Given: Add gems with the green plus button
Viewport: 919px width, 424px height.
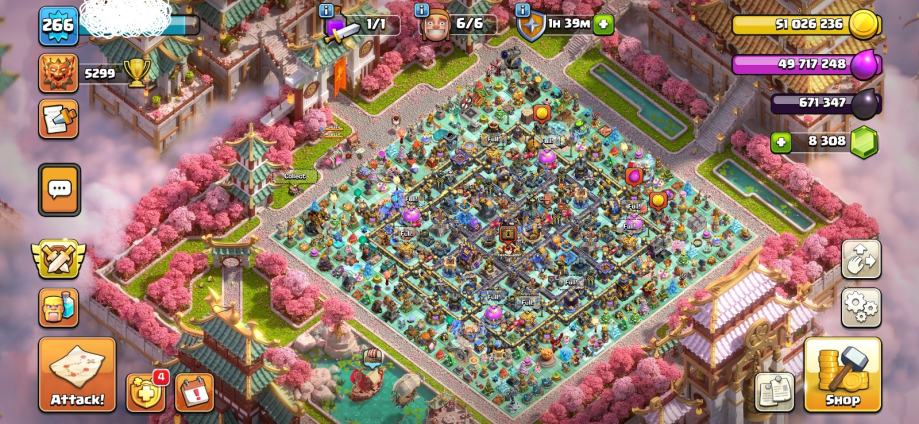Looking at the screenshot, I should click(781, 142).
